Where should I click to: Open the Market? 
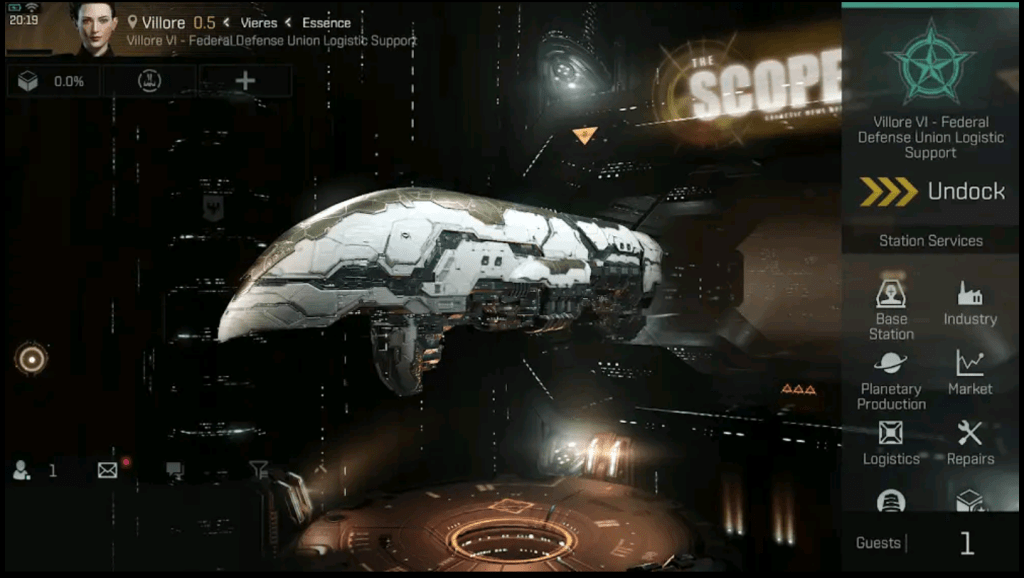pyautogui.click(x=970, y=373)
